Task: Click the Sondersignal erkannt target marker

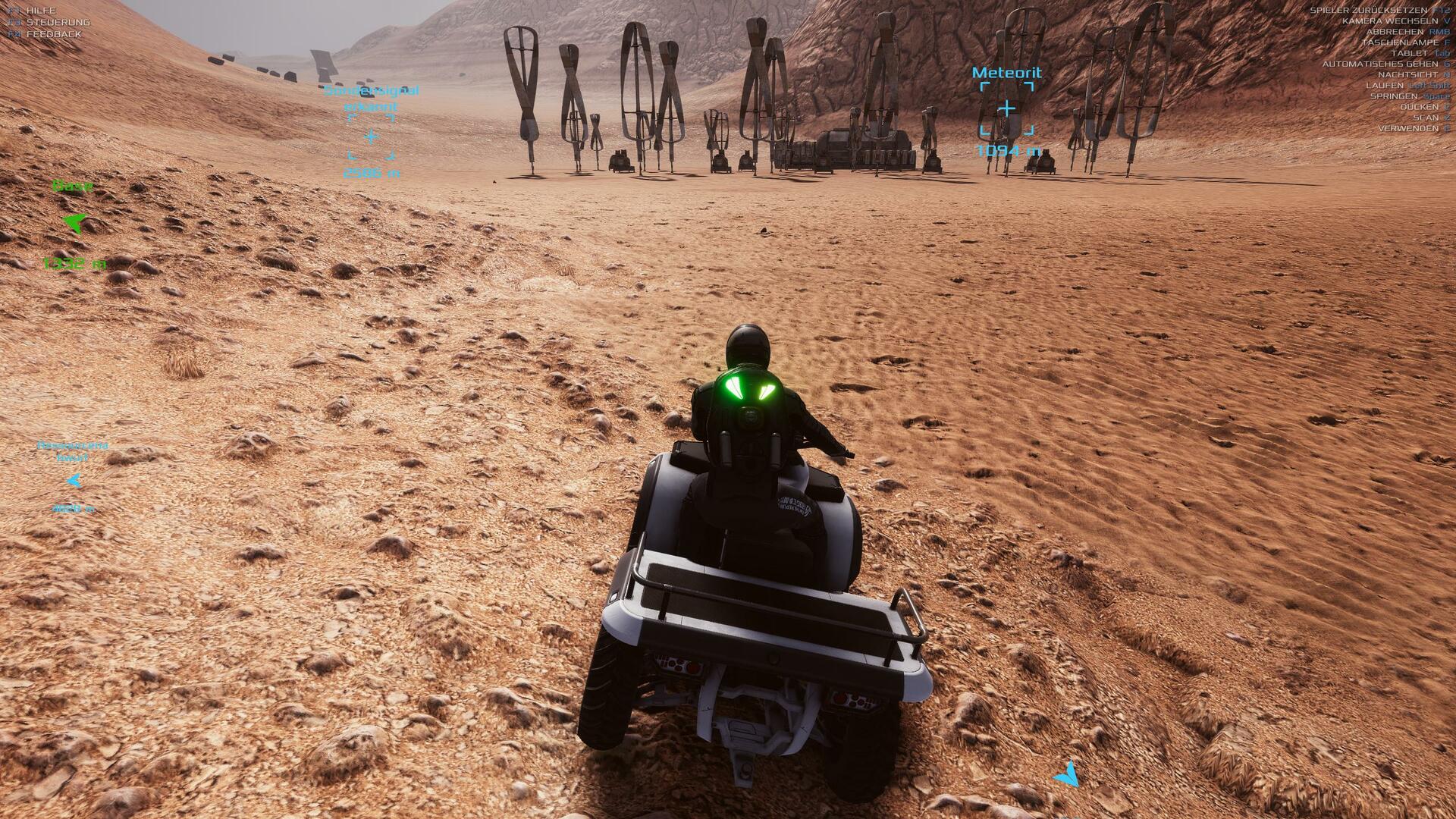Action: coord(371,137)
